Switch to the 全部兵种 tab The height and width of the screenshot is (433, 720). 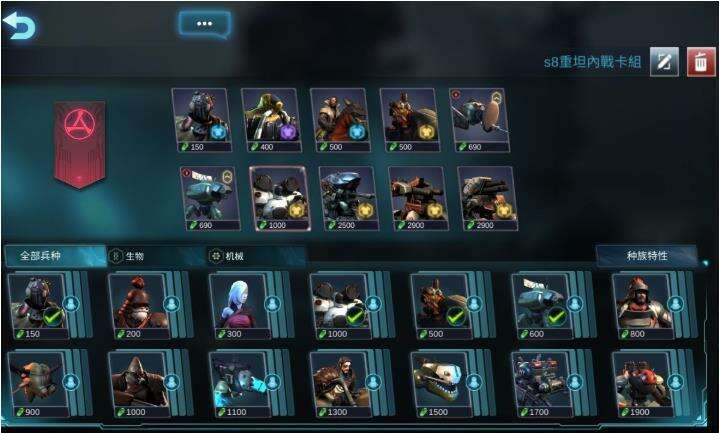(52, 256)
